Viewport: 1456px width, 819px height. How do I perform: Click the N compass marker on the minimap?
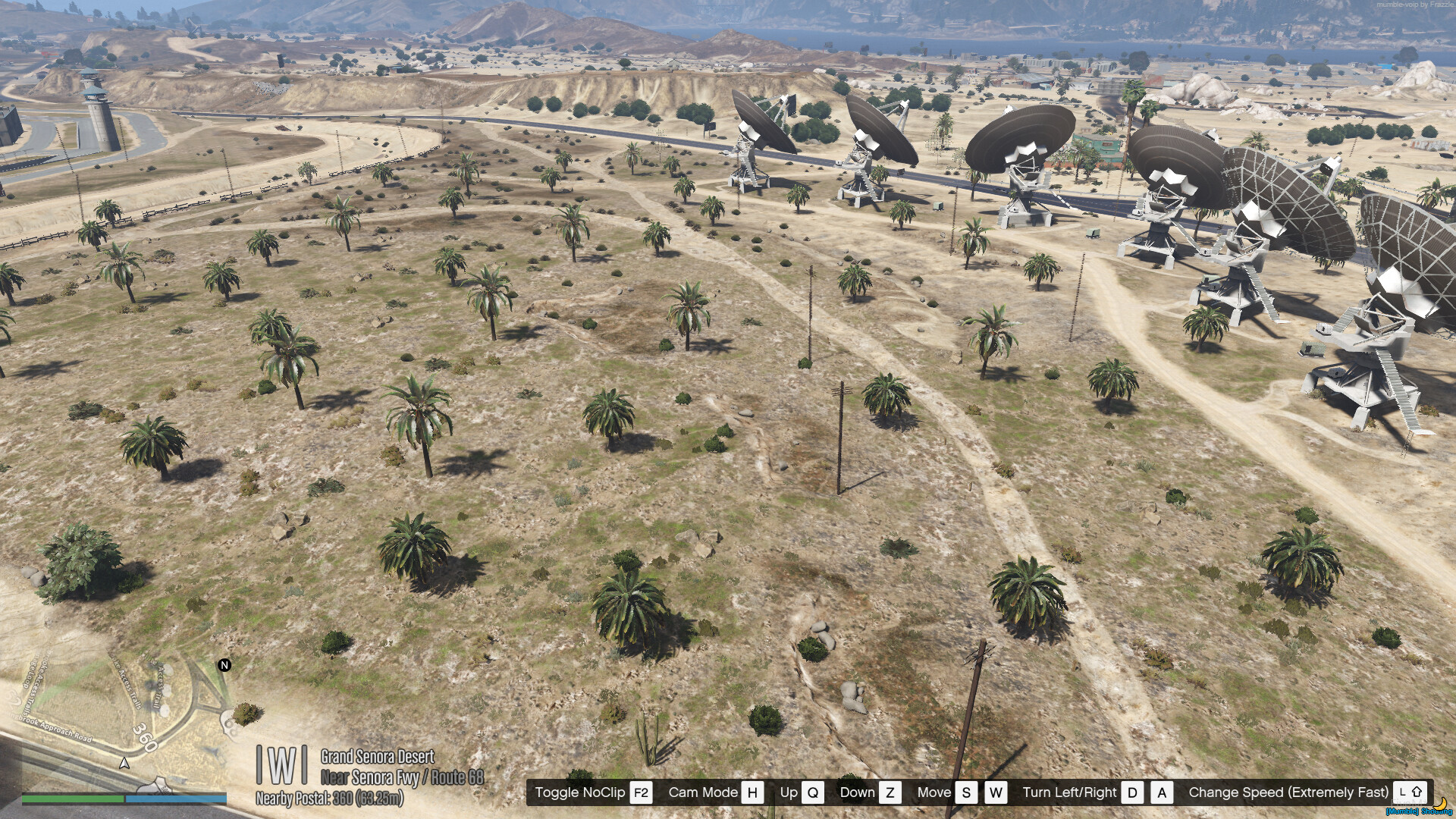[x=224, y=664]
